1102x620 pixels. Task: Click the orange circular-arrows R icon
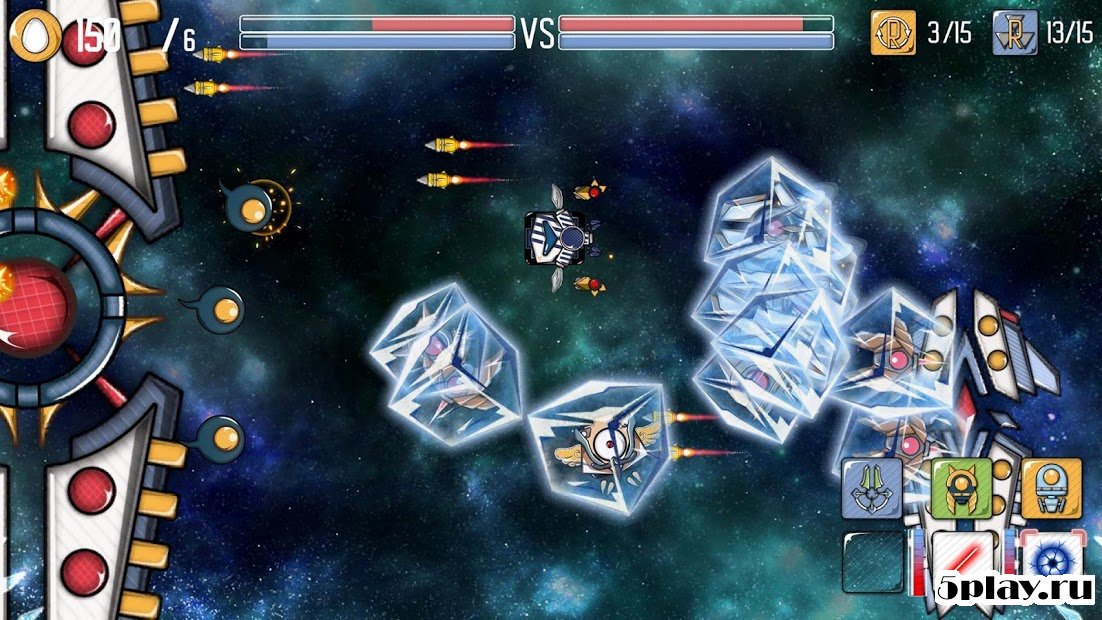tap(893, 33)
